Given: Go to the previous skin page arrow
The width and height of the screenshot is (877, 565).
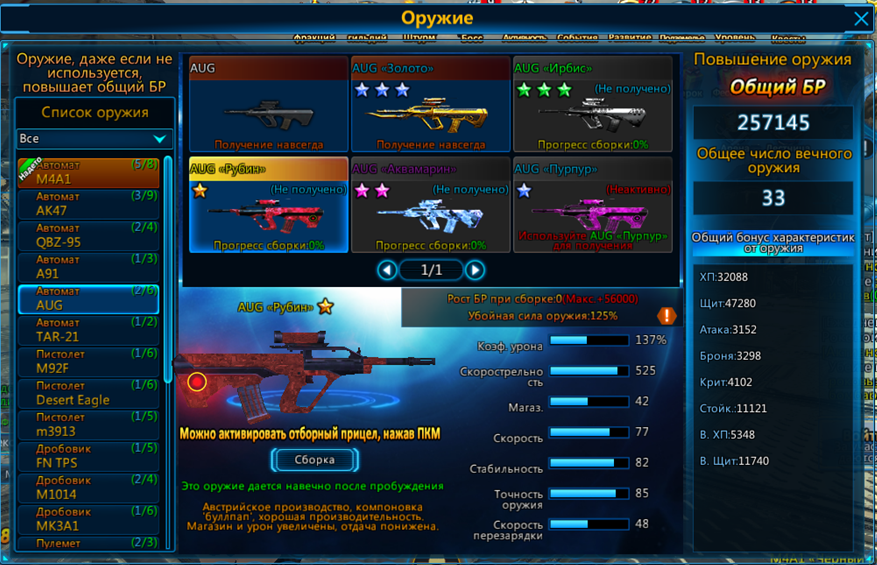Looking at the screenshot, I should click(x=387, y=270).
